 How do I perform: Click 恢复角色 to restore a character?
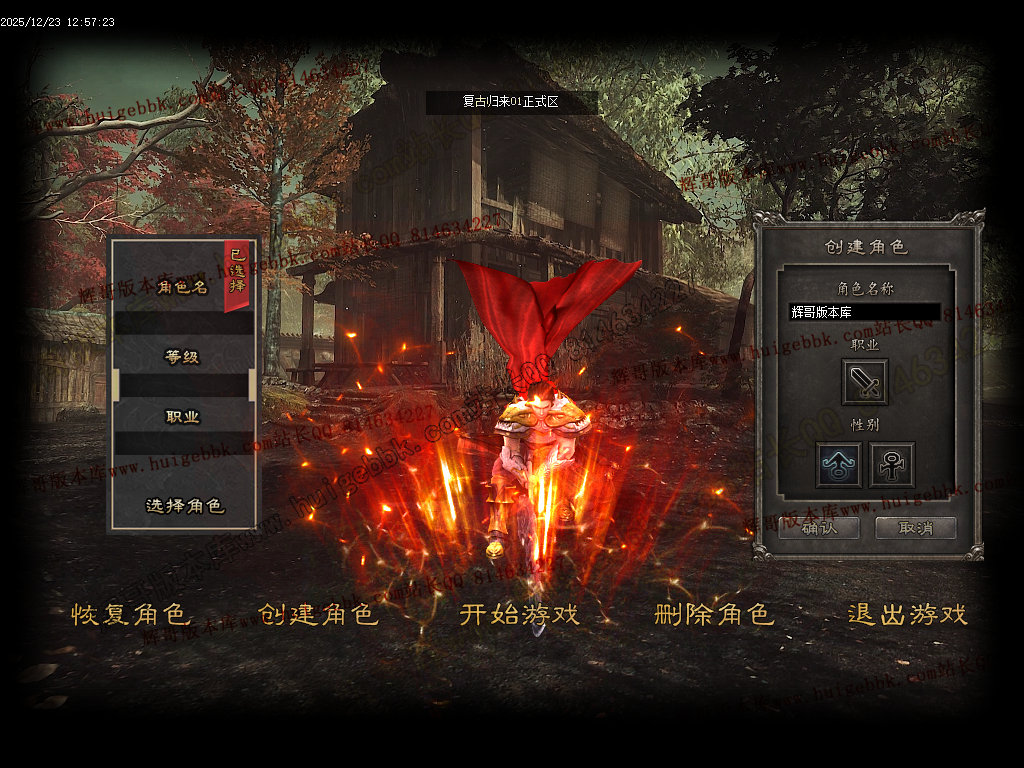(130, 614)
